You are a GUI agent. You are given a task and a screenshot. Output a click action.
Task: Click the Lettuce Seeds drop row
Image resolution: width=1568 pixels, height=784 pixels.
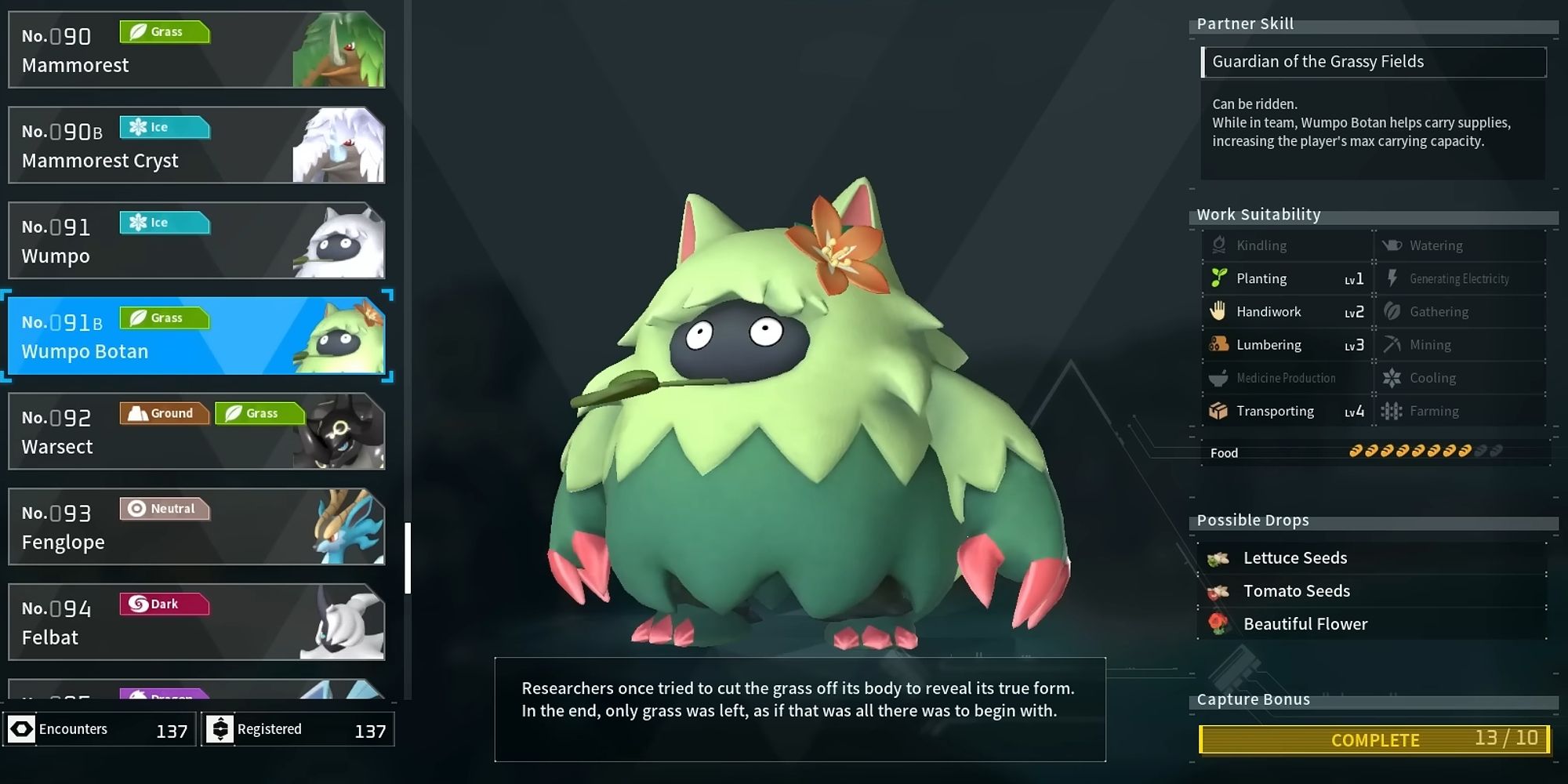click(1372, 558)
